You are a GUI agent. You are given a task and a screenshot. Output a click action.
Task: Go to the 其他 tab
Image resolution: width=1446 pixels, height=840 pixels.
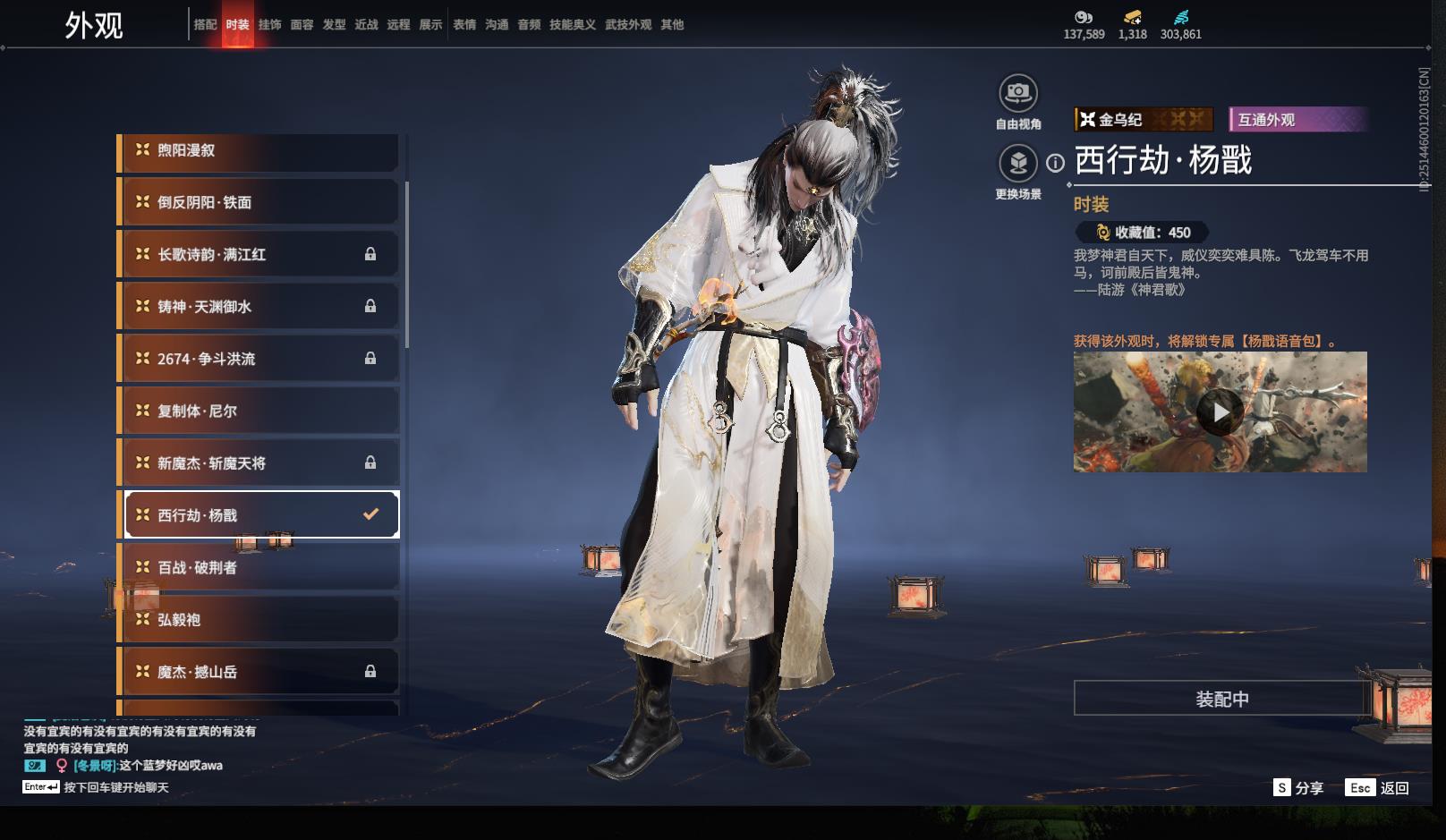(672, 25)
